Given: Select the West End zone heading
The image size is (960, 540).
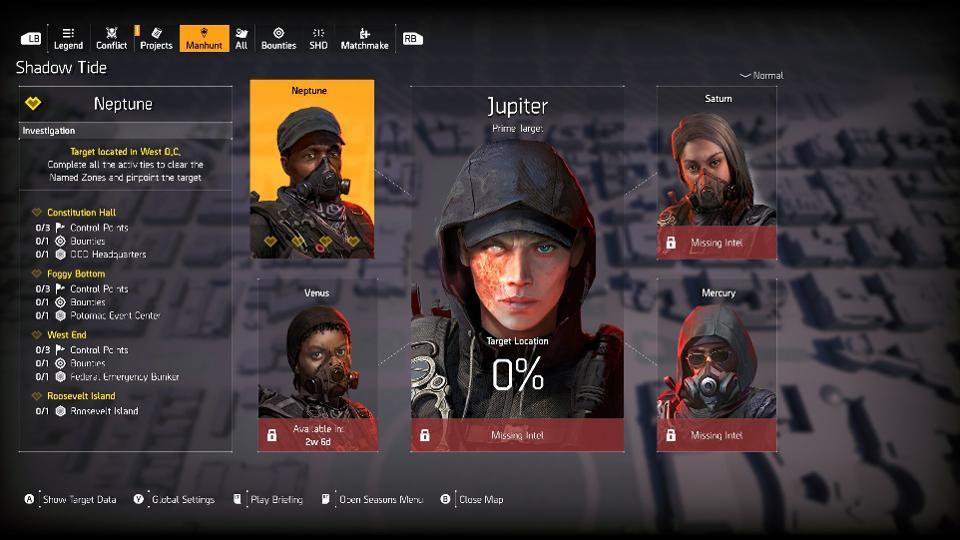Looking at the screenshot, I should coord(67,335).
